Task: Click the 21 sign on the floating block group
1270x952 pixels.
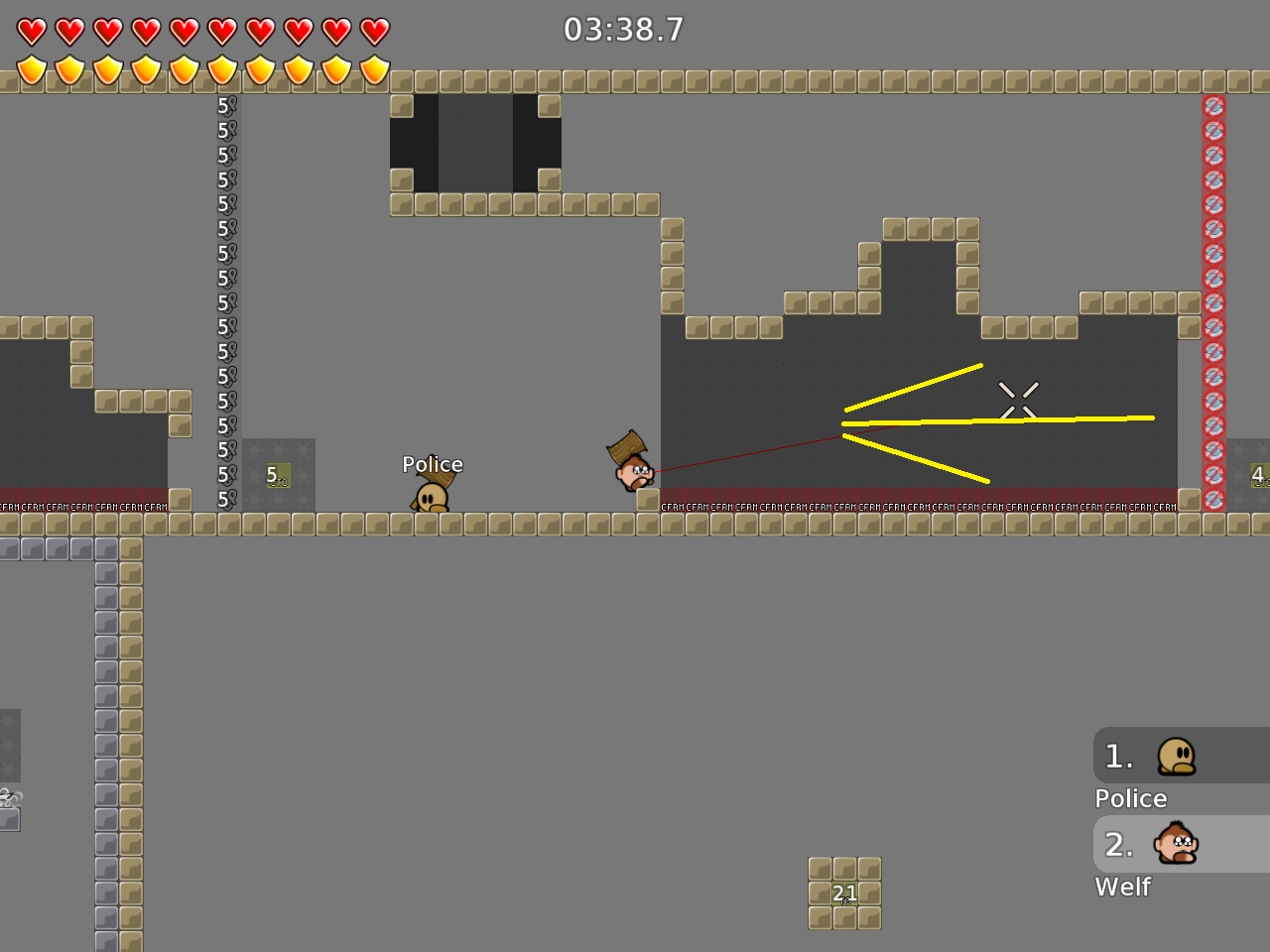Action: pyautogui.click(x=844, y=893)
